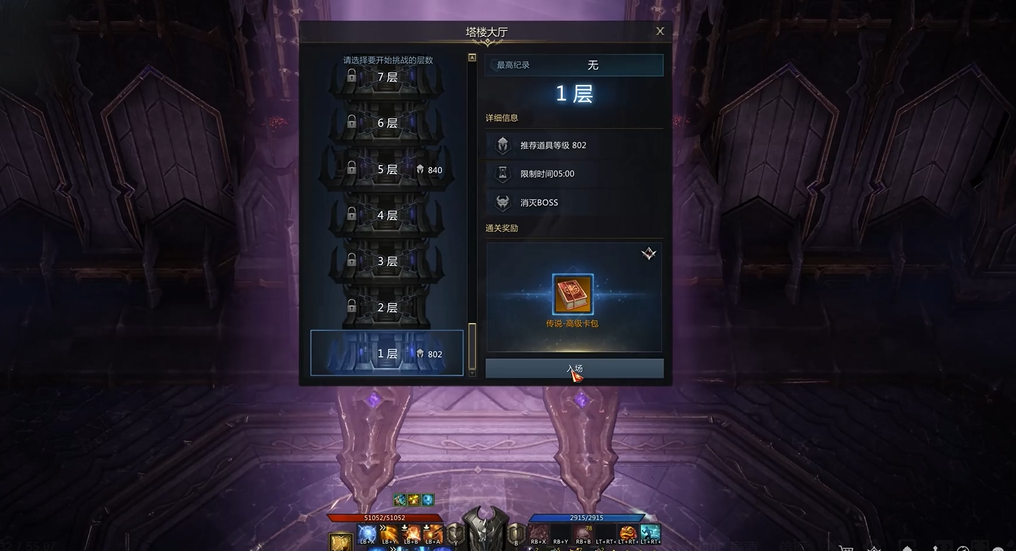Click the 入场 enter button

574,368
